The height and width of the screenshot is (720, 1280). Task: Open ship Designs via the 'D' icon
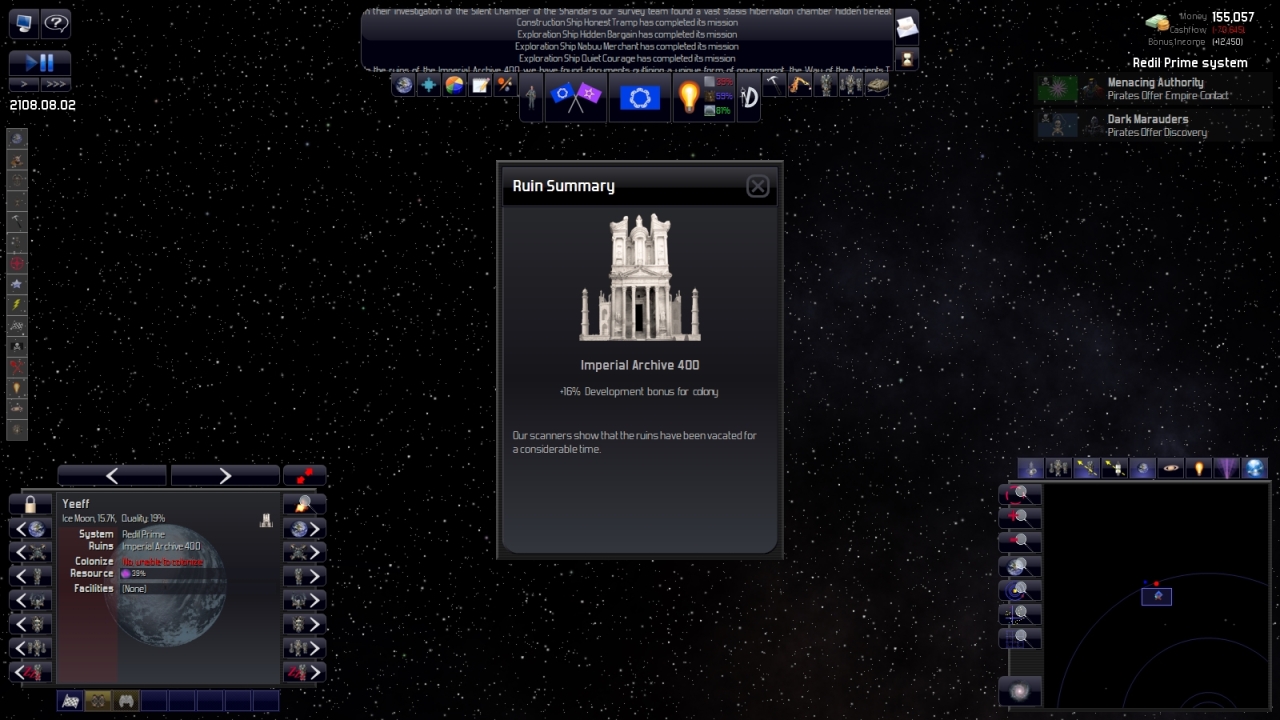[749, 95]
